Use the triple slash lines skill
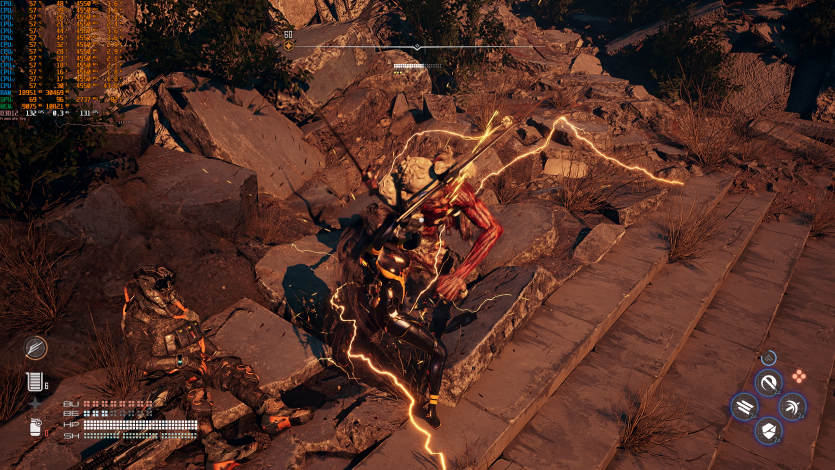This screenshot has width=835, height=470. pos(745,407)
